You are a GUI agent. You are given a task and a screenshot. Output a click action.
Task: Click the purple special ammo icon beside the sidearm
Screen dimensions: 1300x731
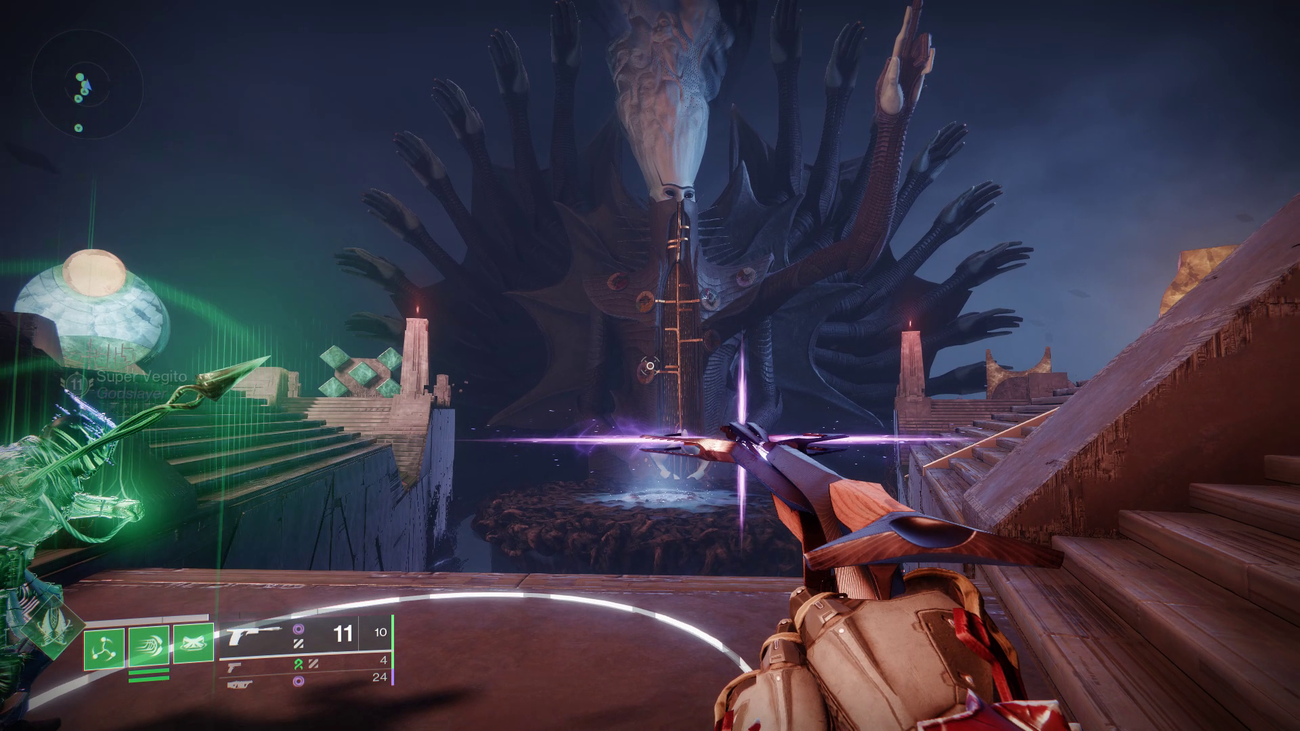point(299,630)
